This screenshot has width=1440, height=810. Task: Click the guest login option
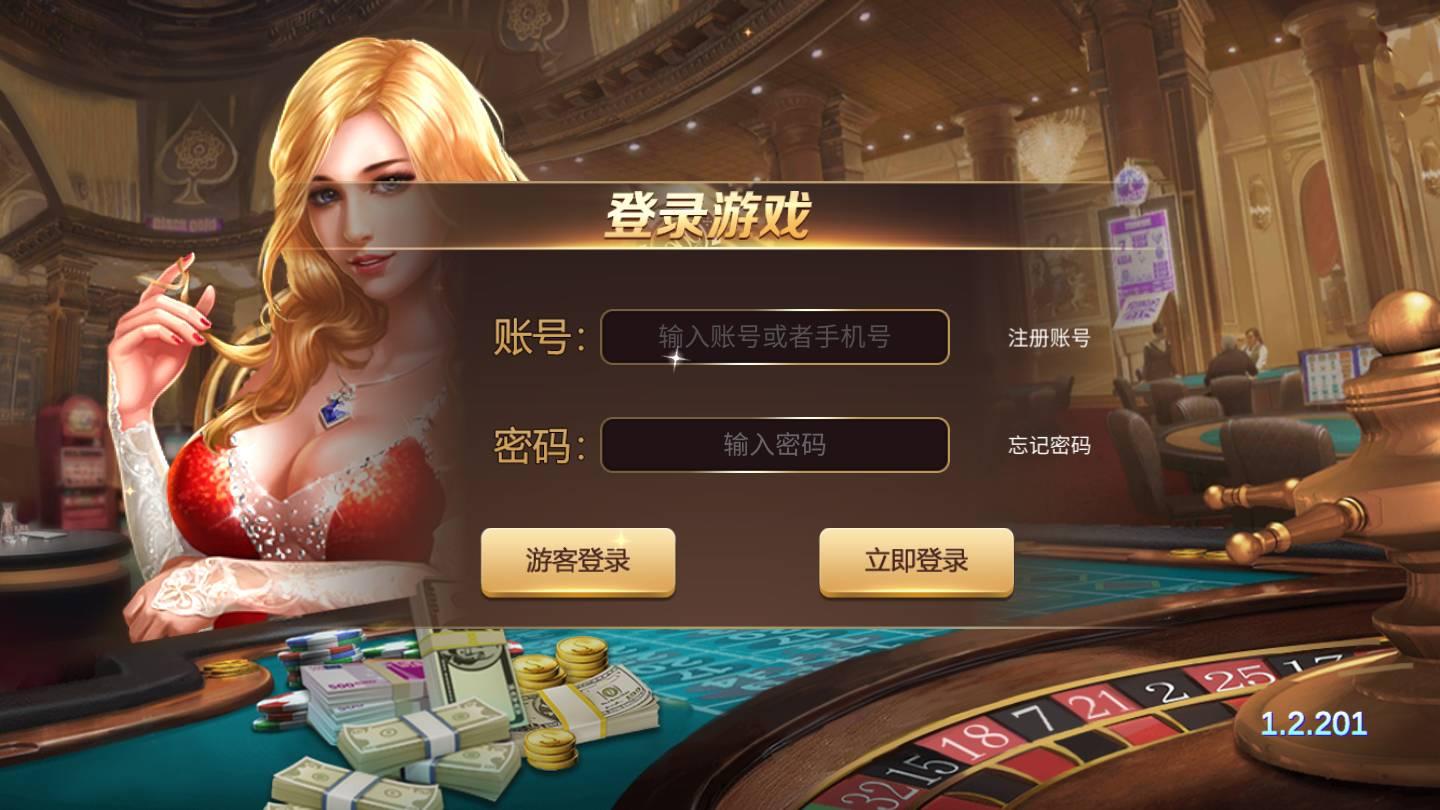[577, 561]
